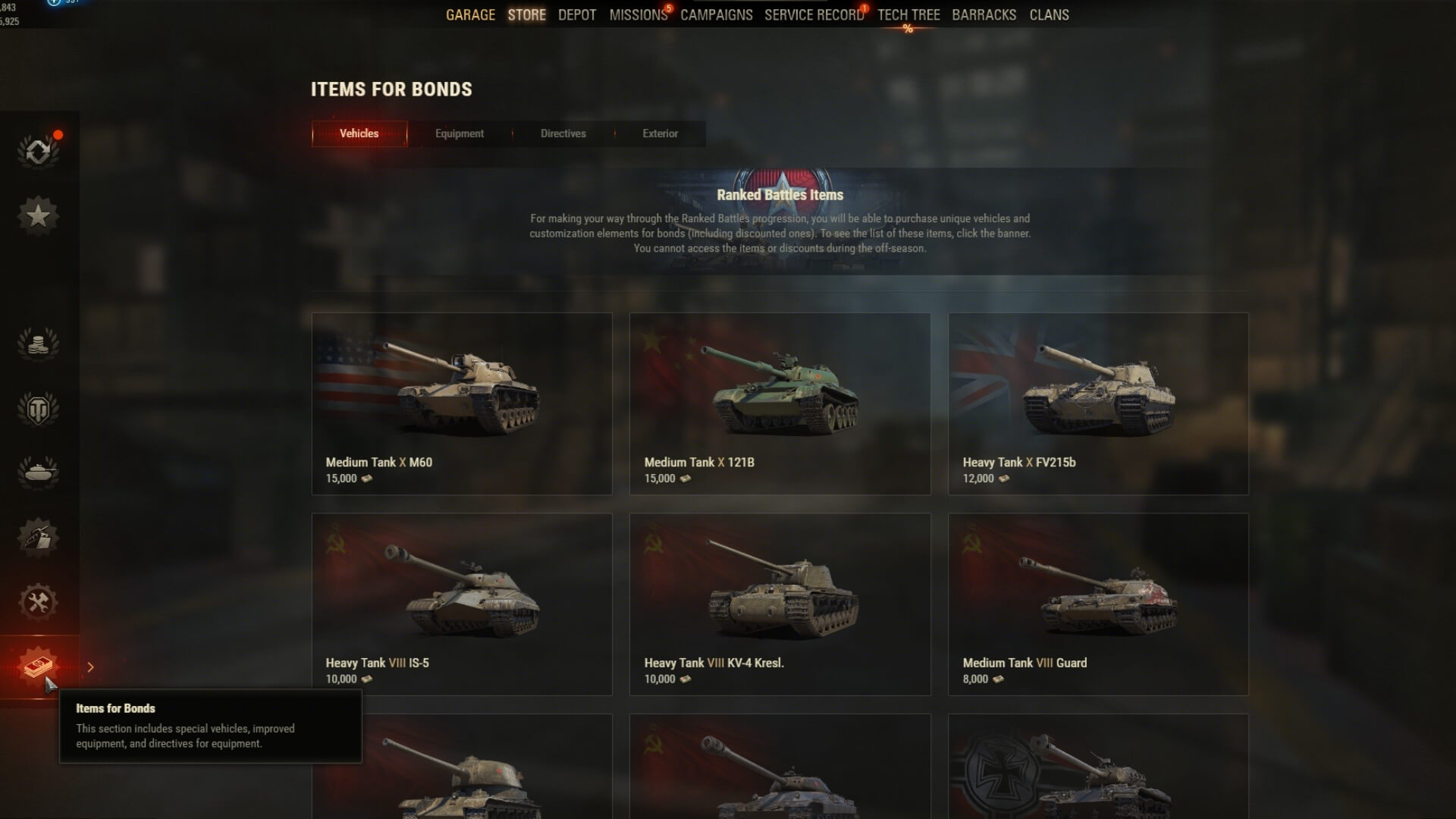
Task: Switch to the Equipment category
Action: [459, 133]
